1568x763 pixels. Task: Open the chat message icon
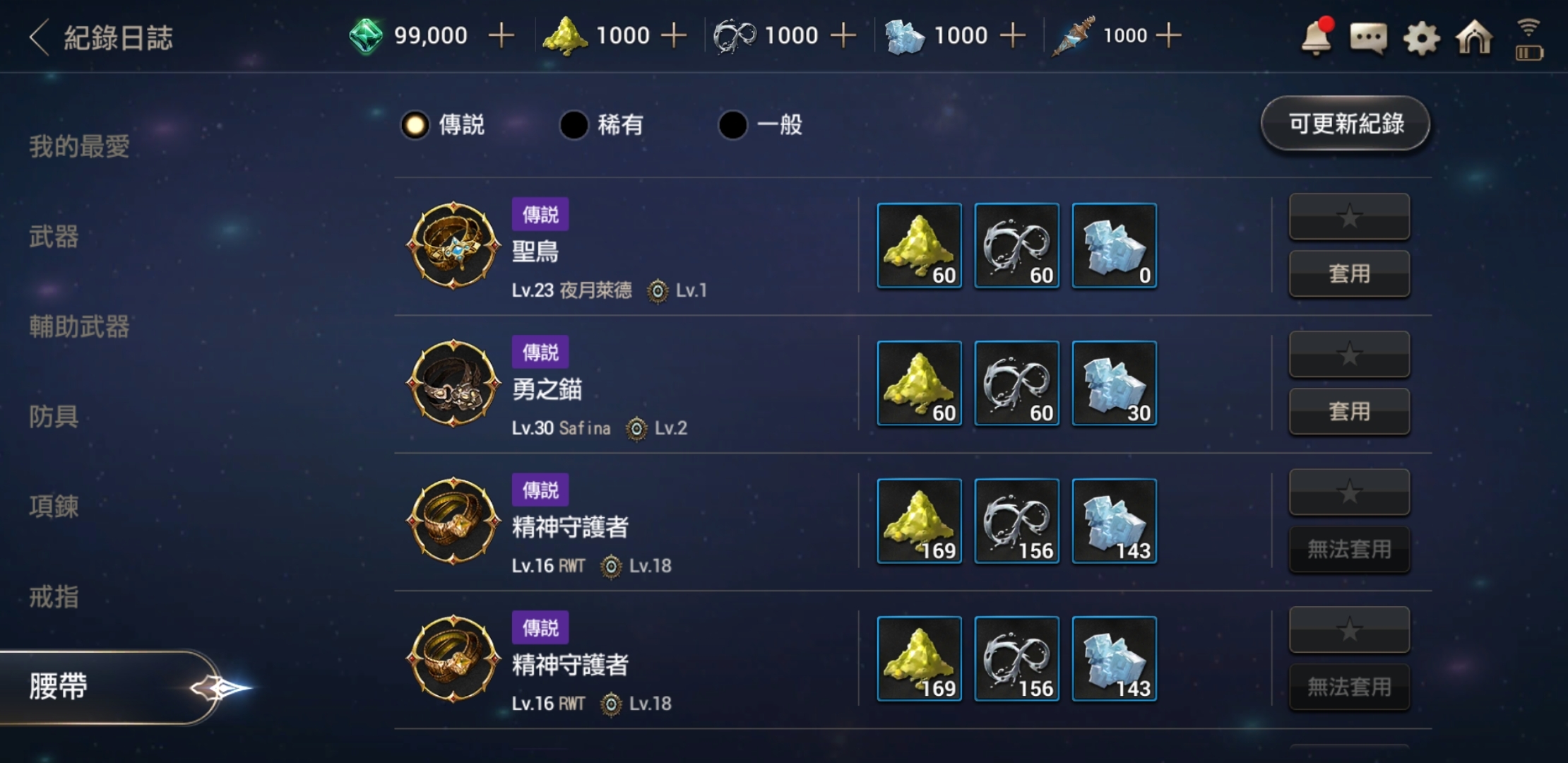click(1367, 39)
